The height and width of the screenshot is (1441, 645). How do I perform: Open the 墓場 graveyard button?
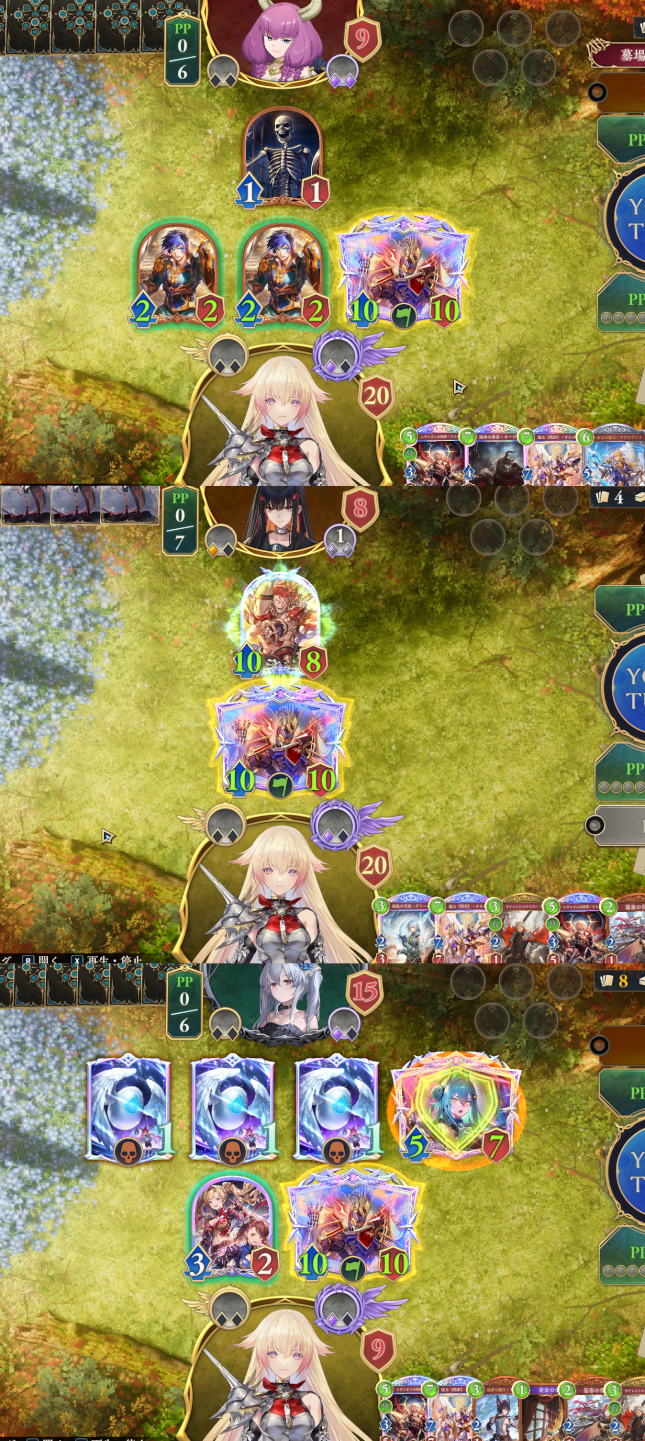(620, 53)
